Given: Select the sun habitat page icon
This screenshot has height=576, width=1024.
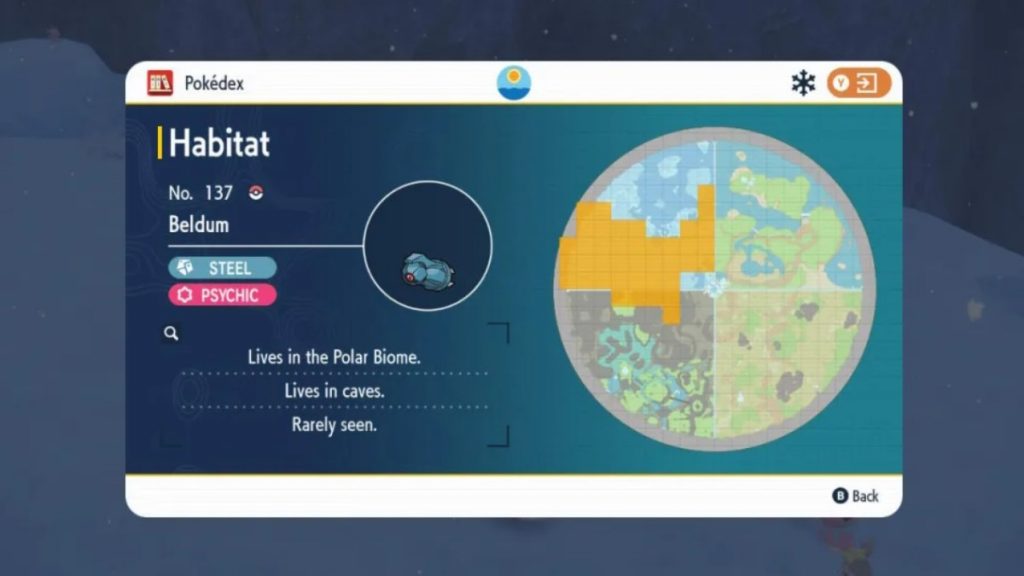Looking at the screenshot, I should point(514,83).
